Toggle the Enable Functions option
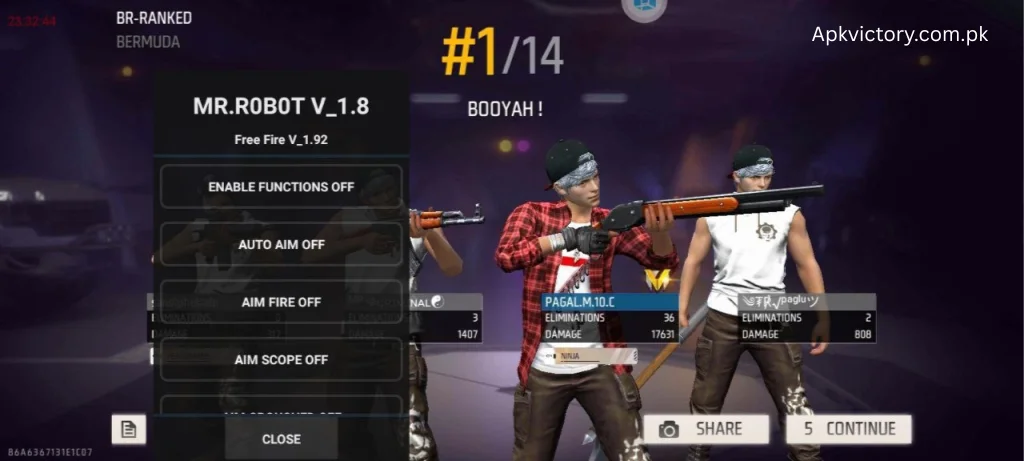The height and width of the screenshot is (461, 1024). tap(281, 187)
